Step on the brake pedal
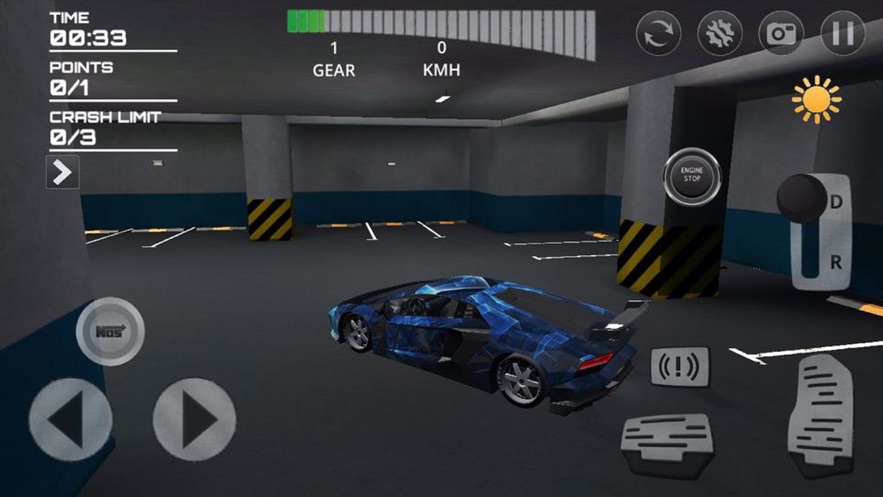883x497 pixels. coord(666,441)
